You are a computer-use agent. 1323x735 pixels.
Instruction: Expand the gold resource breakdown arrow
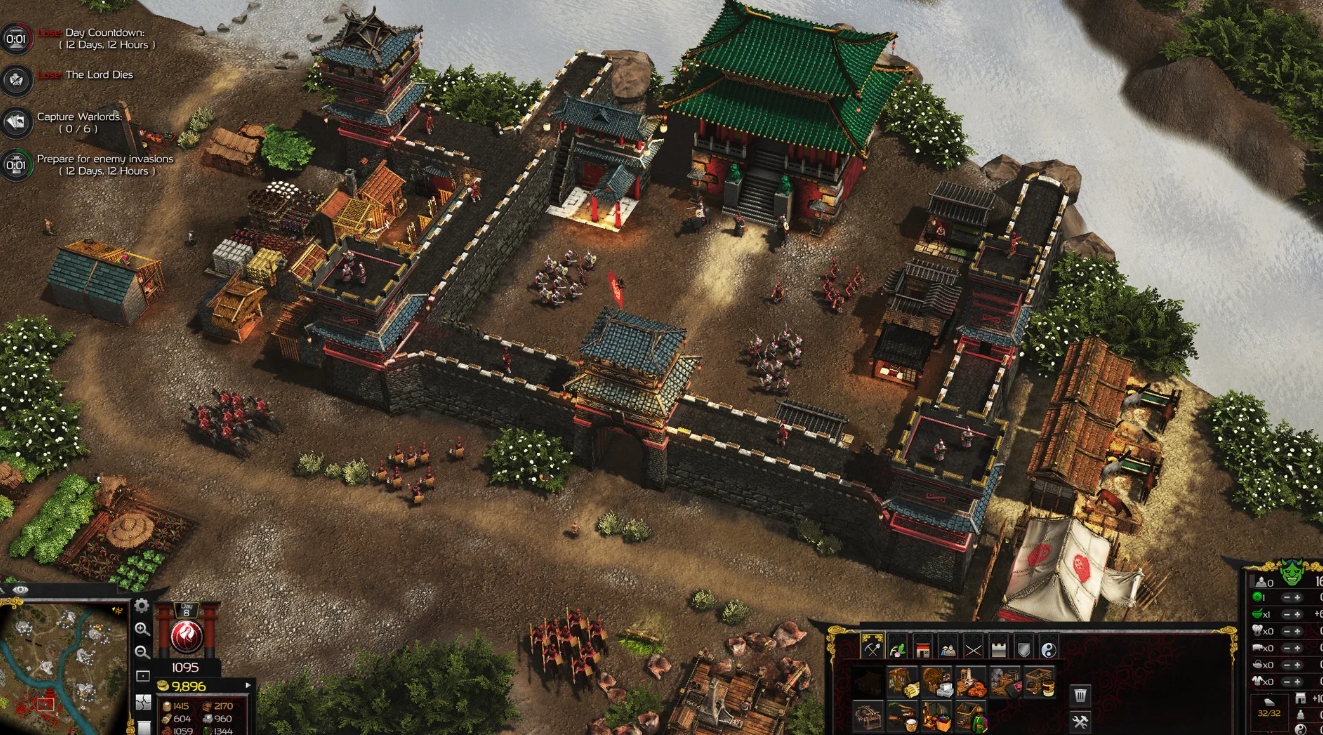[248, 684]
